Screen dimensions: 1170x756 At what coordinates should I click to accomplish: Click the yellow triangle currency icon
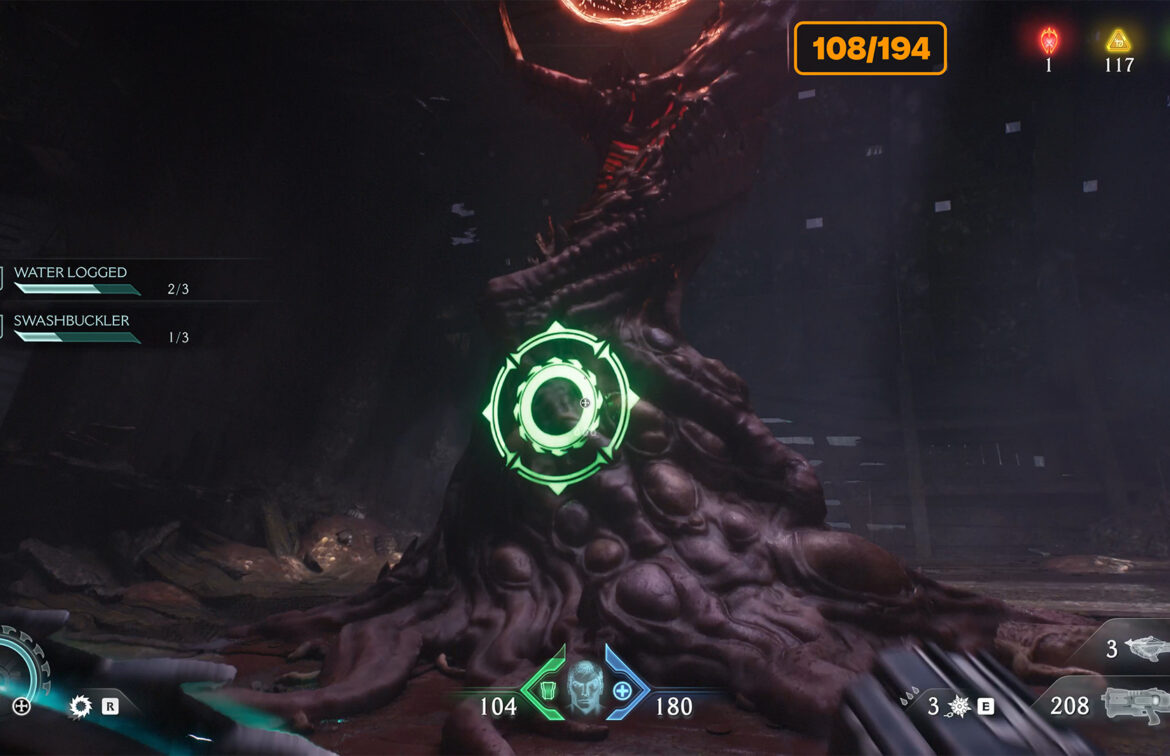(1117, 41)
